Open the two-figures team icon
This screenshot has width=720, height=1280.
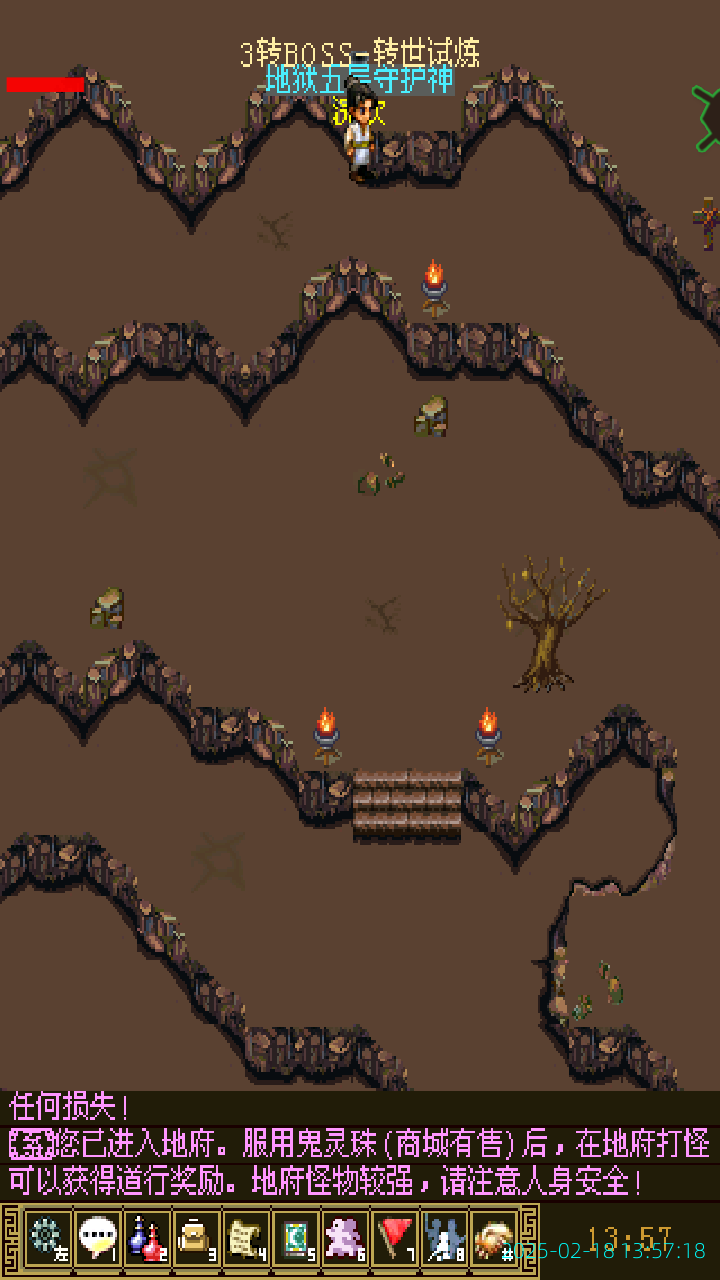pyautogui.click(x=445, y=1238)
